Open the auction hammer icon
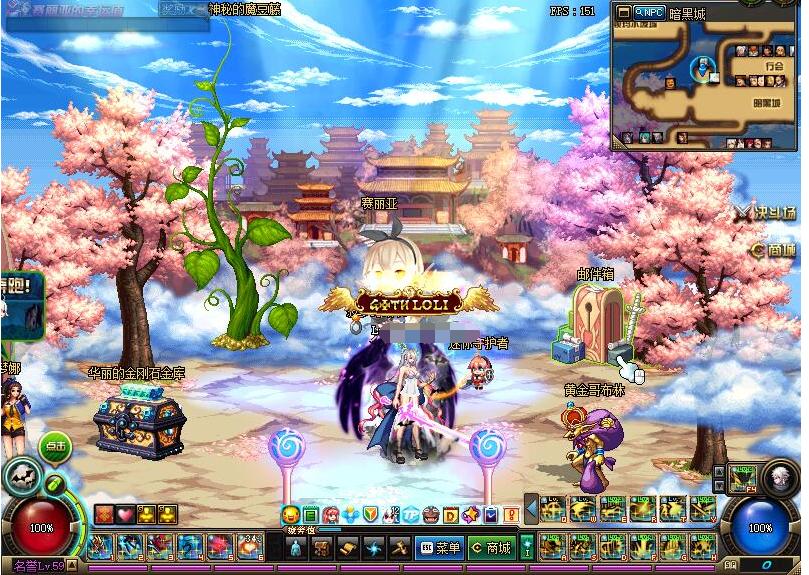 pyautogui.click(x=398, y=548)
